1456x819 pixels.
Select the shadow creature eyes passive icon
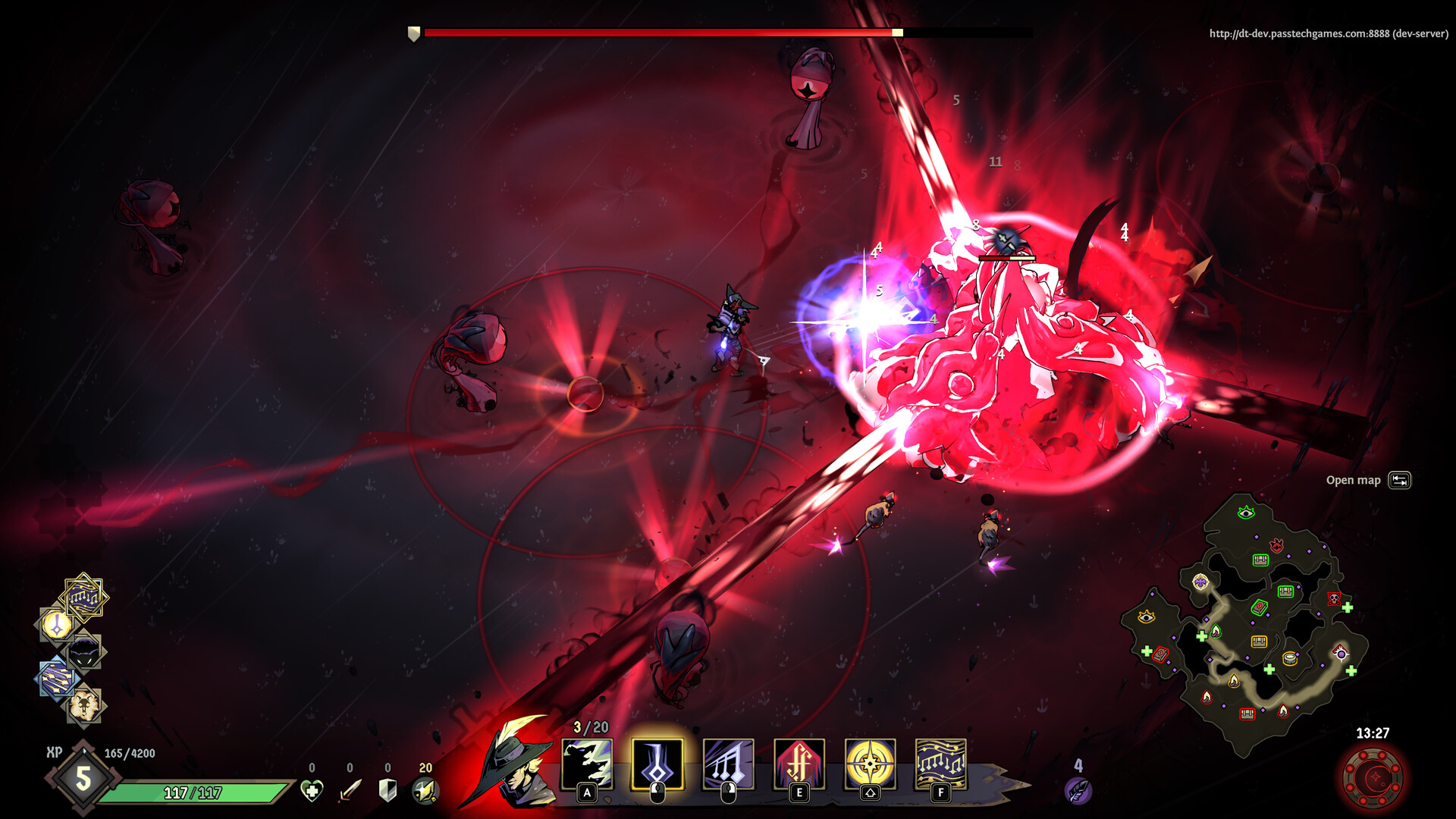point(84,652)
